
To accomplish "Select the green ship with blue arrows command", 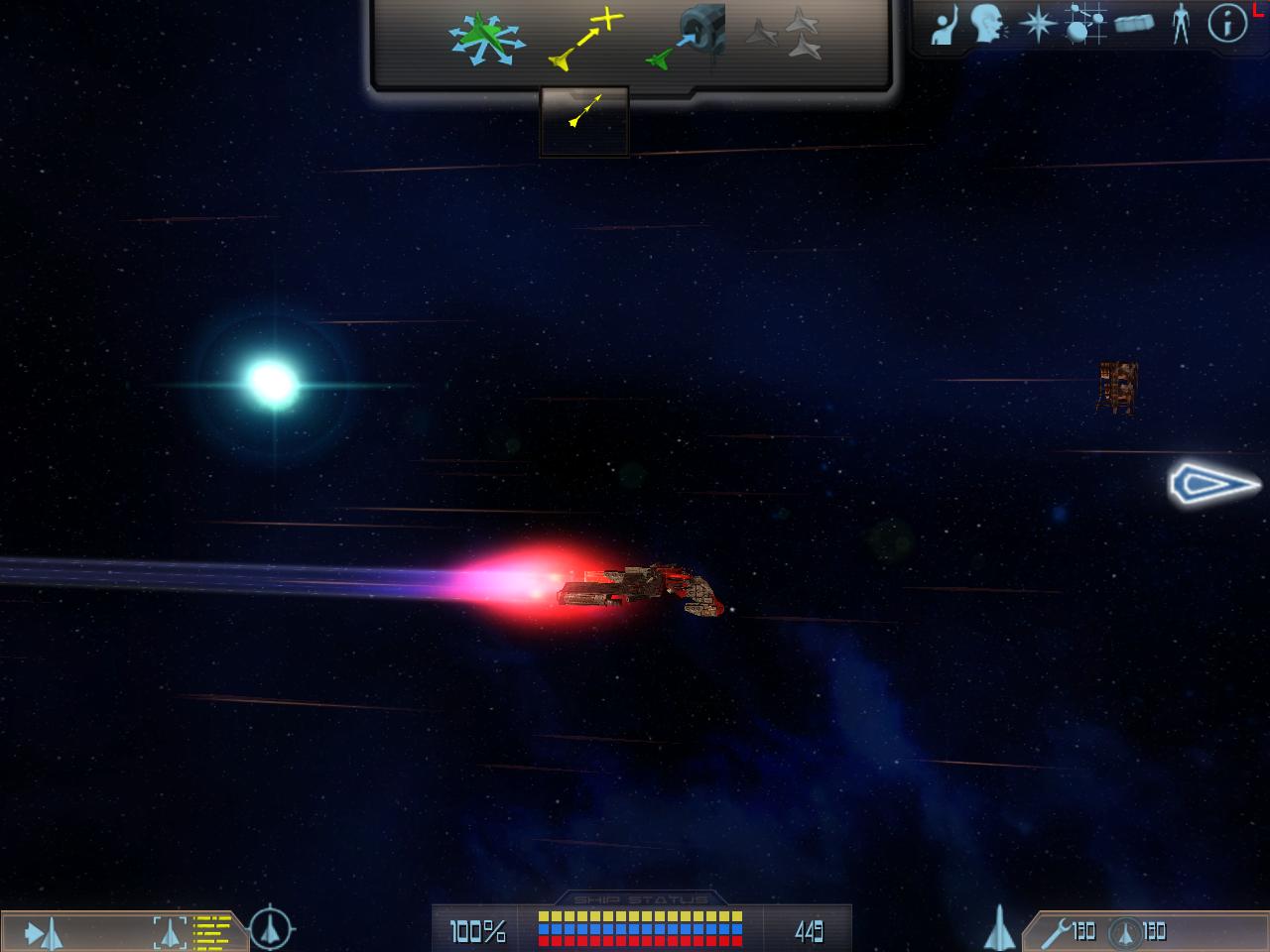I will click(x=484, y=40).
